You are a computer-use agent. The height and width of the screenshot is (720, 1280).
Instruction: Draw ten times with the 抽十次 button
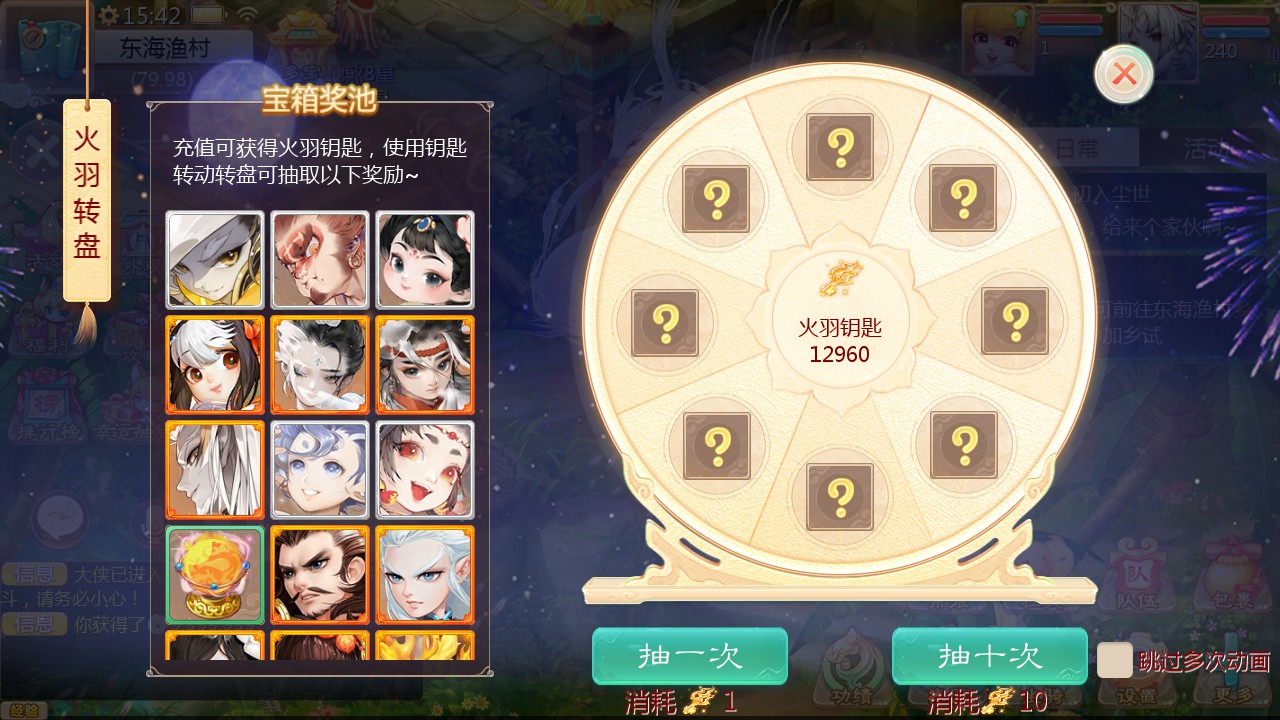click(x=989, y=656)
